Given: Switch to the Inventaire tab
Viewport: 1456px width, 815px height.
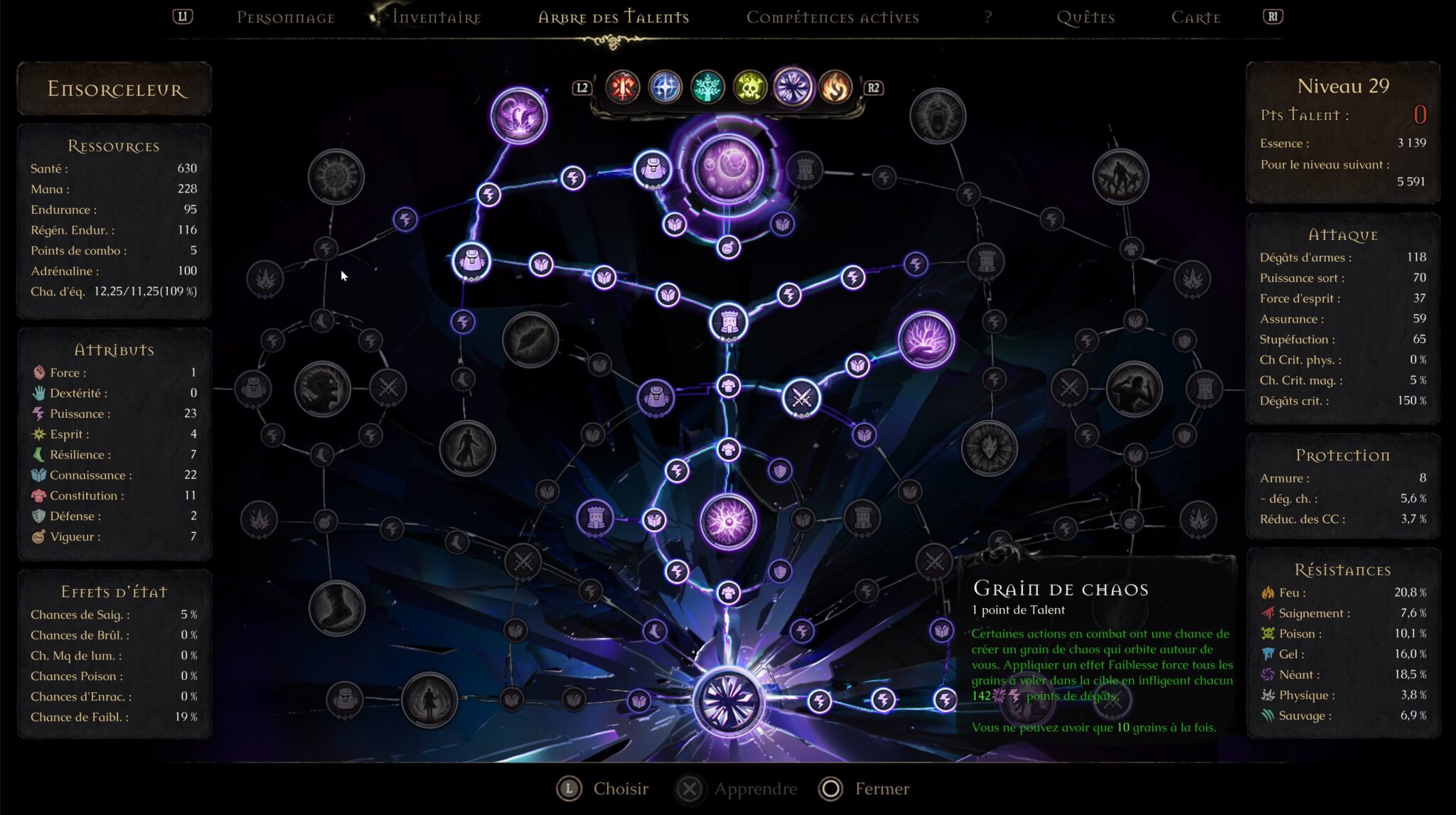Looking at the screenshot, I should pyautogui.click(x=437, y=18).
